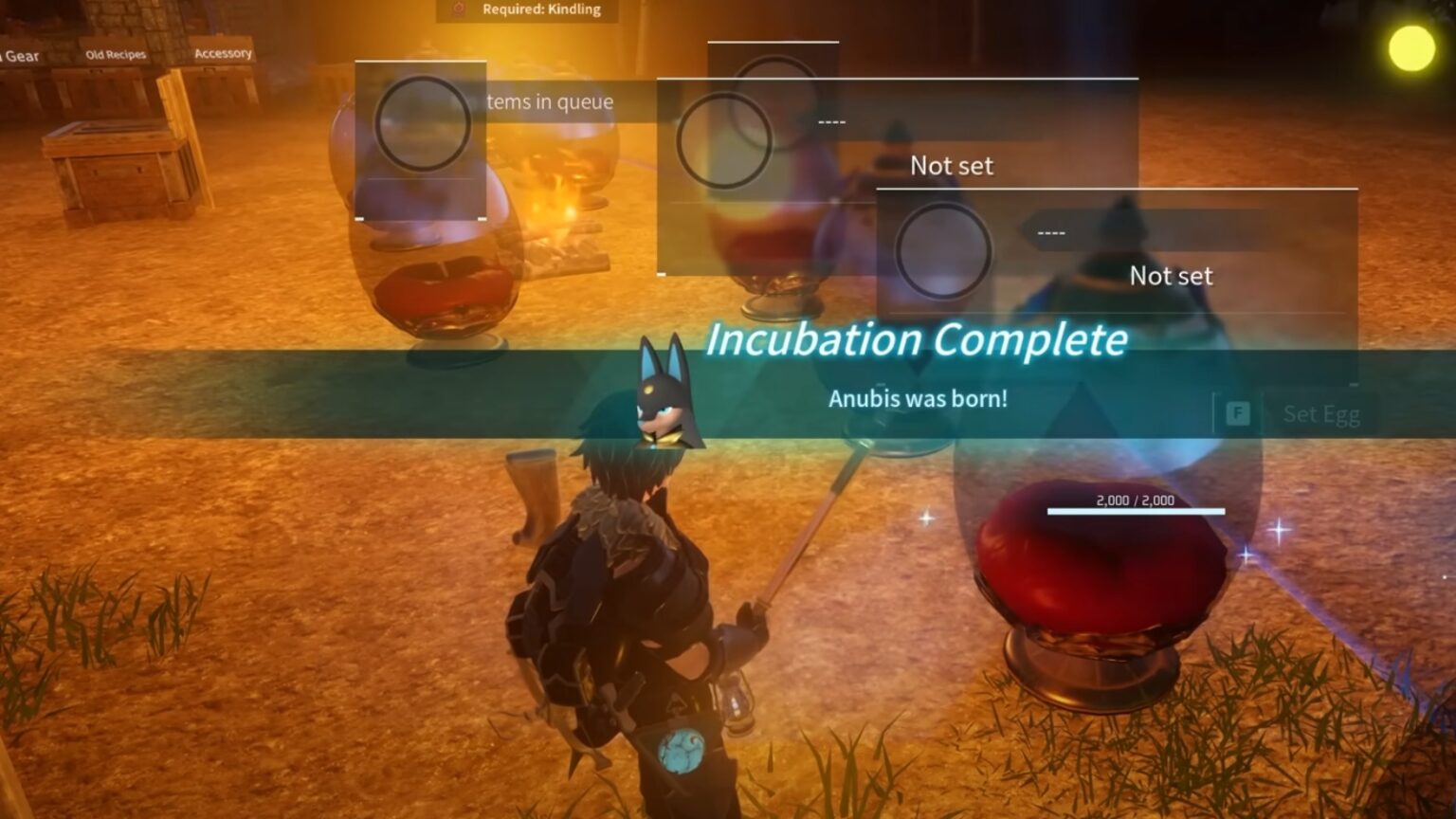Expand the 'Items in queue' panel
The image size is (1456, 819).
click(x=548, y=101)
